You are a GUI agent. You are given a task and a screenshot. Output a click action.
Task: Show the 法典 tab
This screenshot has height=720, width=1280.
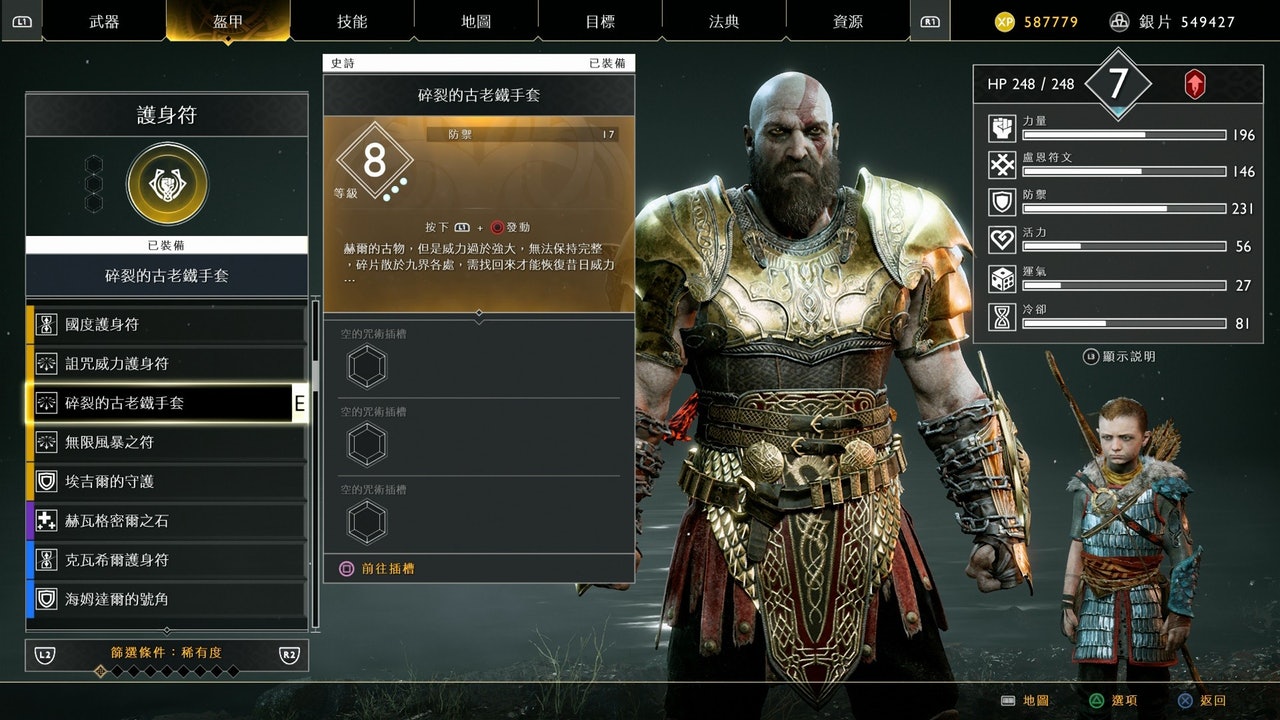point(724,21)
